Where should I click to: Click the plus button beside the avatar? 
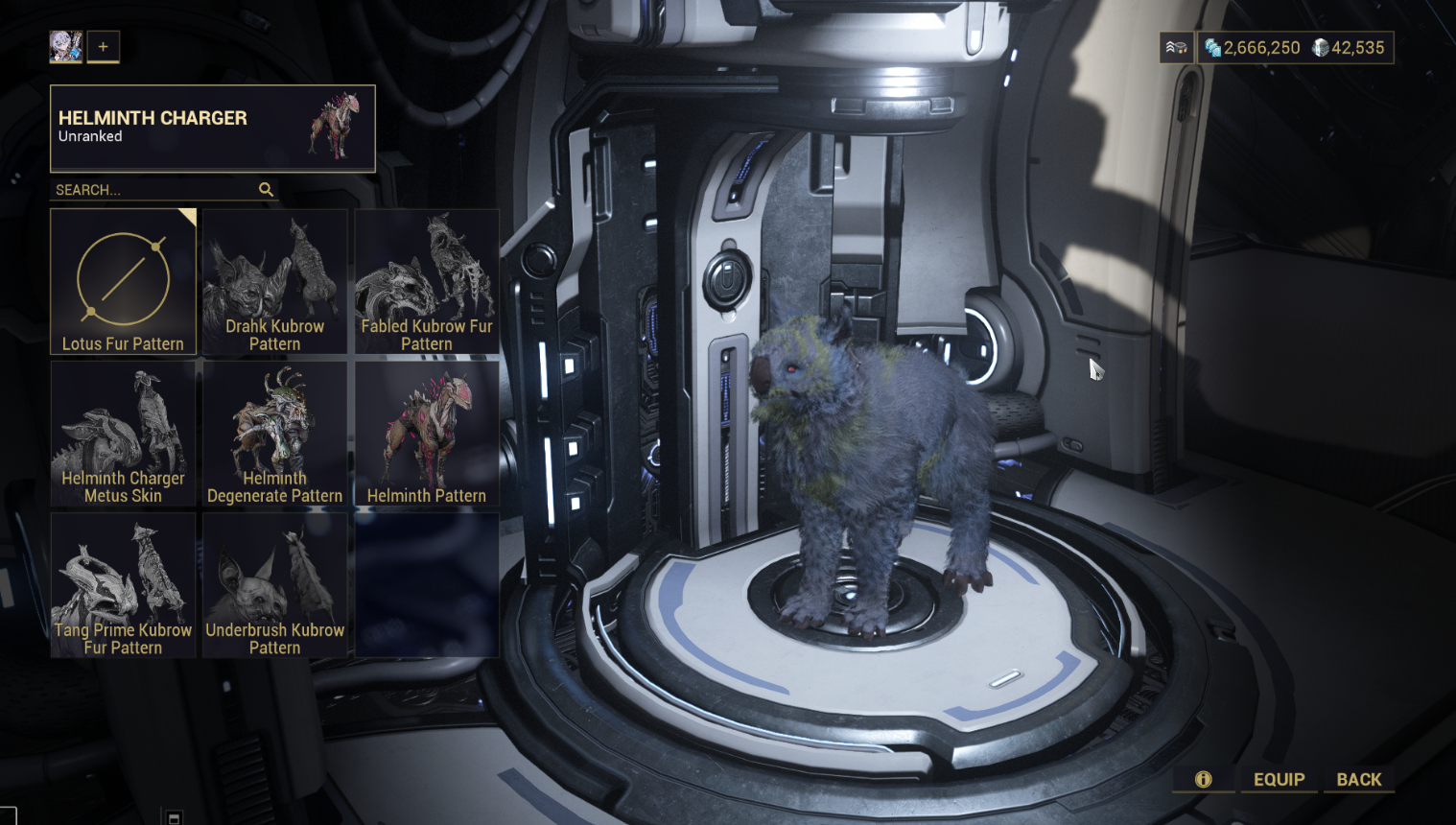click(104, 47)
